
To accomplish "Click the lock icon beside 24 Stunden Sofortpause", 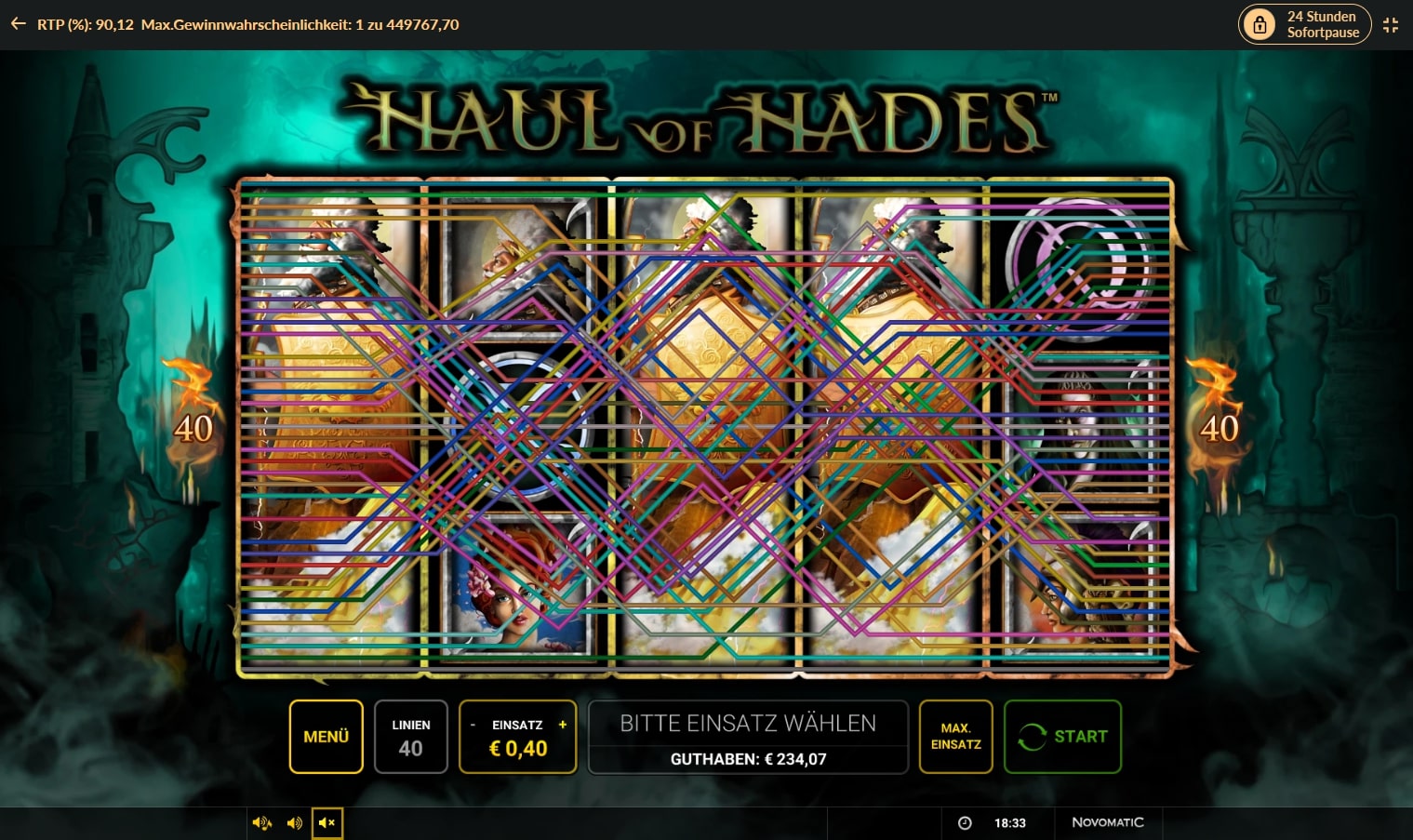I will (x=1260, y=23).
